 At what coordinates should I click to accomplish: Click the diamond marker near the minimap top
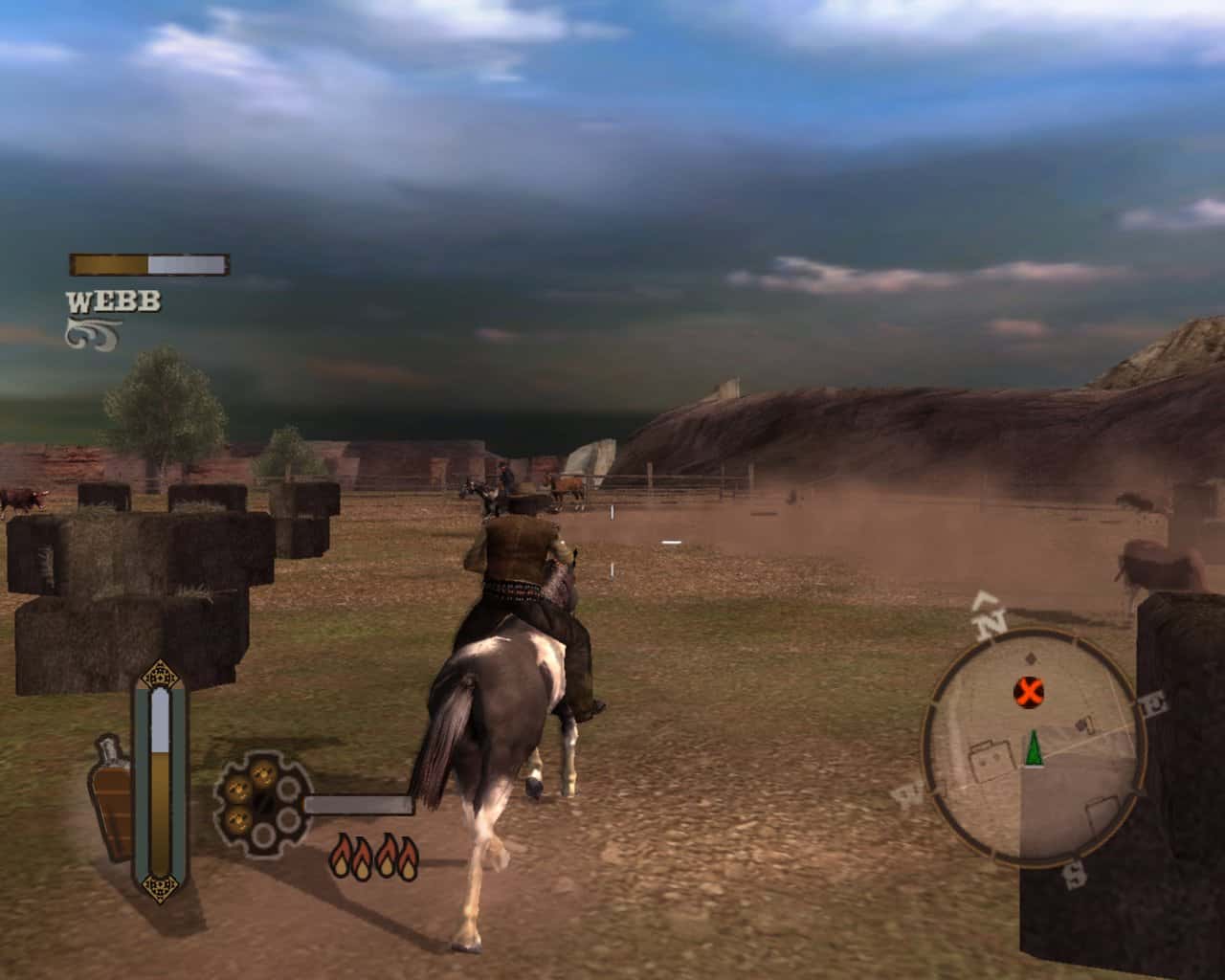pyautogui.click(x=1030, y=657)
